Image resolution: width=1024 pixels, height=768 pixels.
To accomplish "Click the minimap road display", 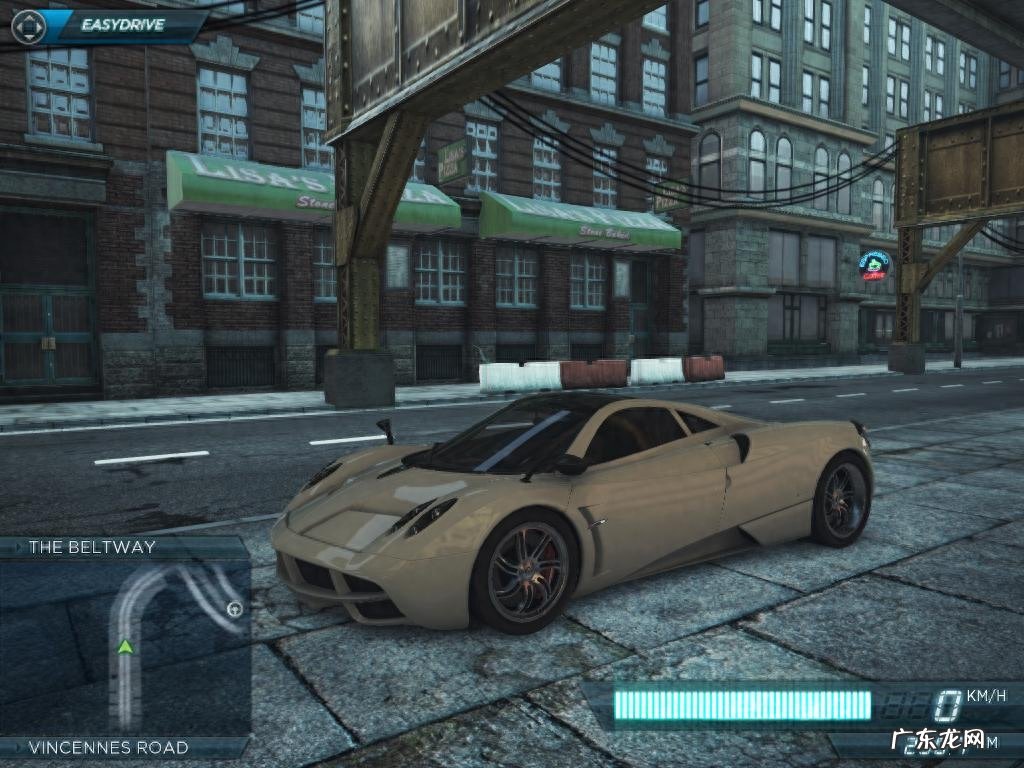I will coord(125,647).
